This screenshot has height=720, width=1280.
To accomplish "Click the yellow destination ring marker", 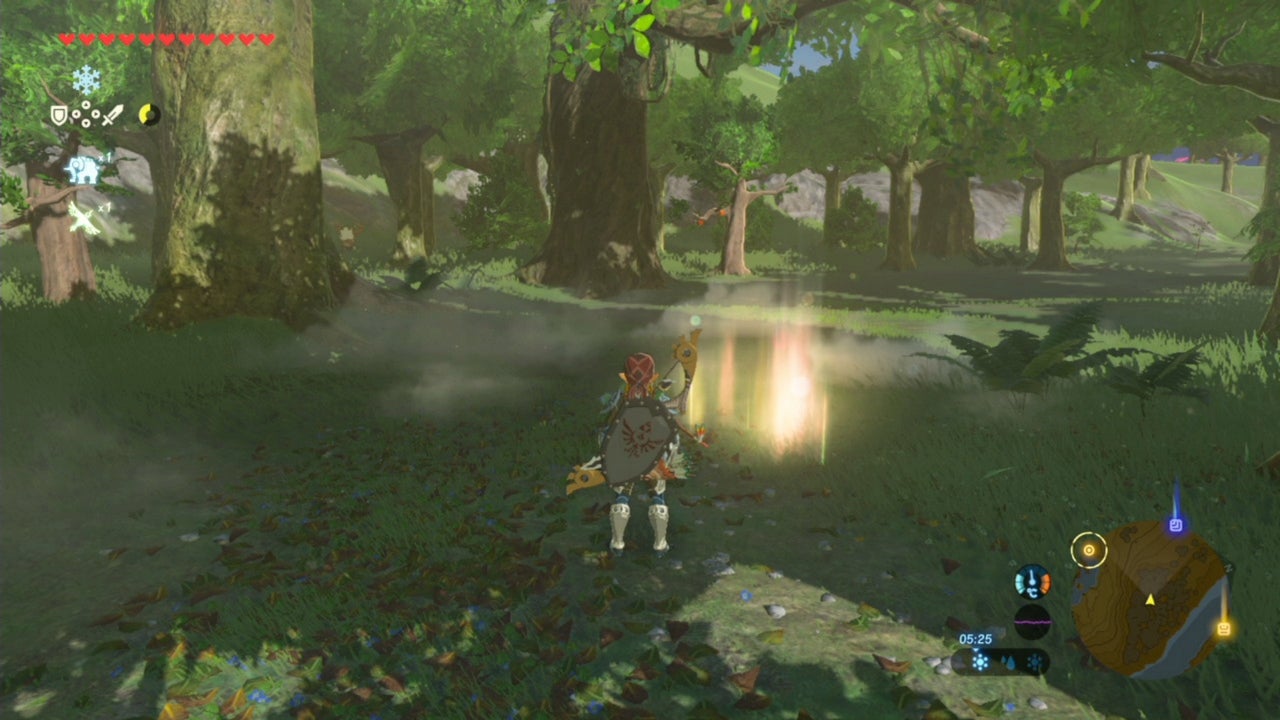I will pos(1089,550).
